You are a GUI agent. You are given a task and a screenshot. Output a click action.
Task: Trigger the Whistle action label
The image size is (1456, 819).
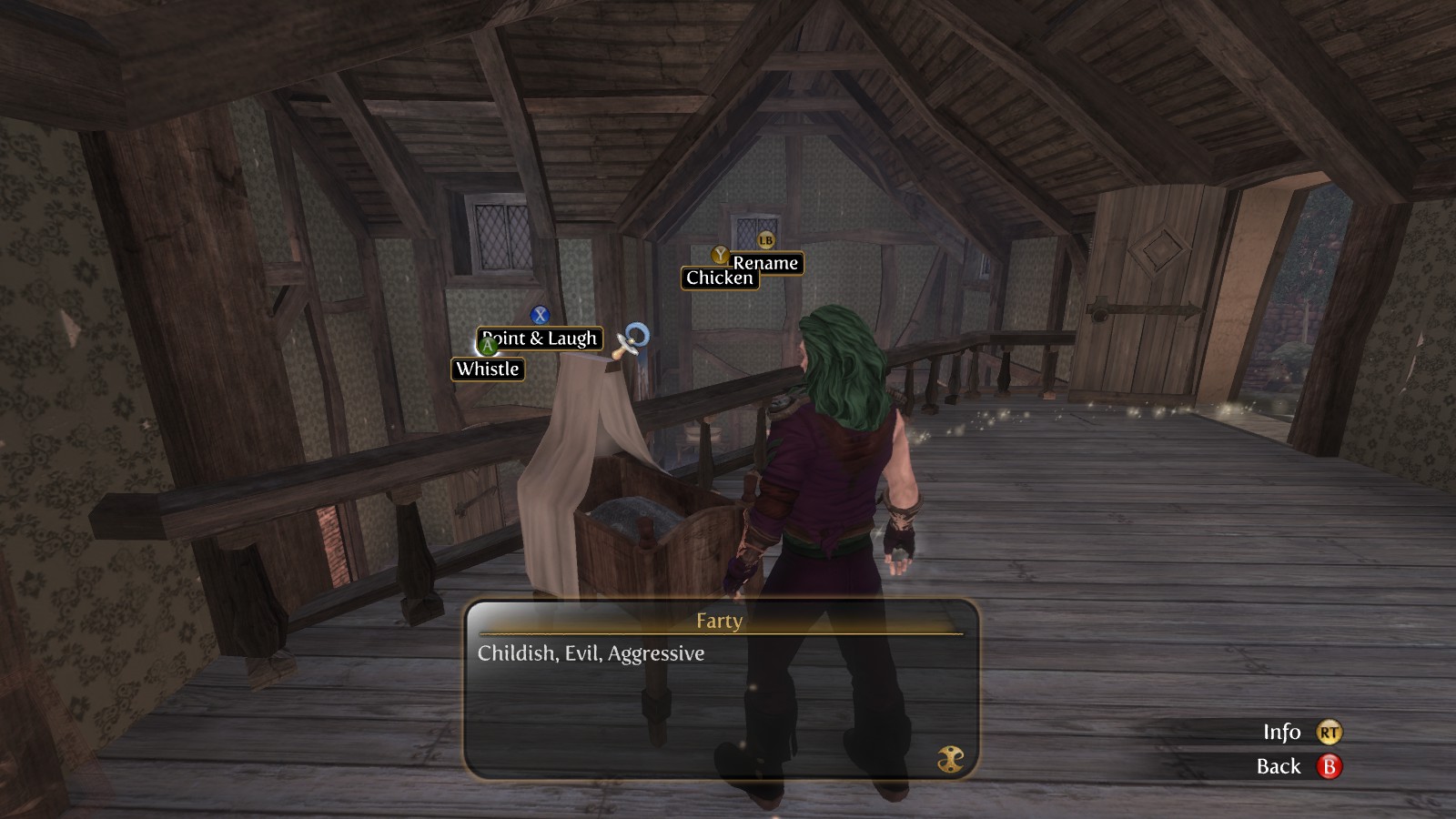point(488,369)
